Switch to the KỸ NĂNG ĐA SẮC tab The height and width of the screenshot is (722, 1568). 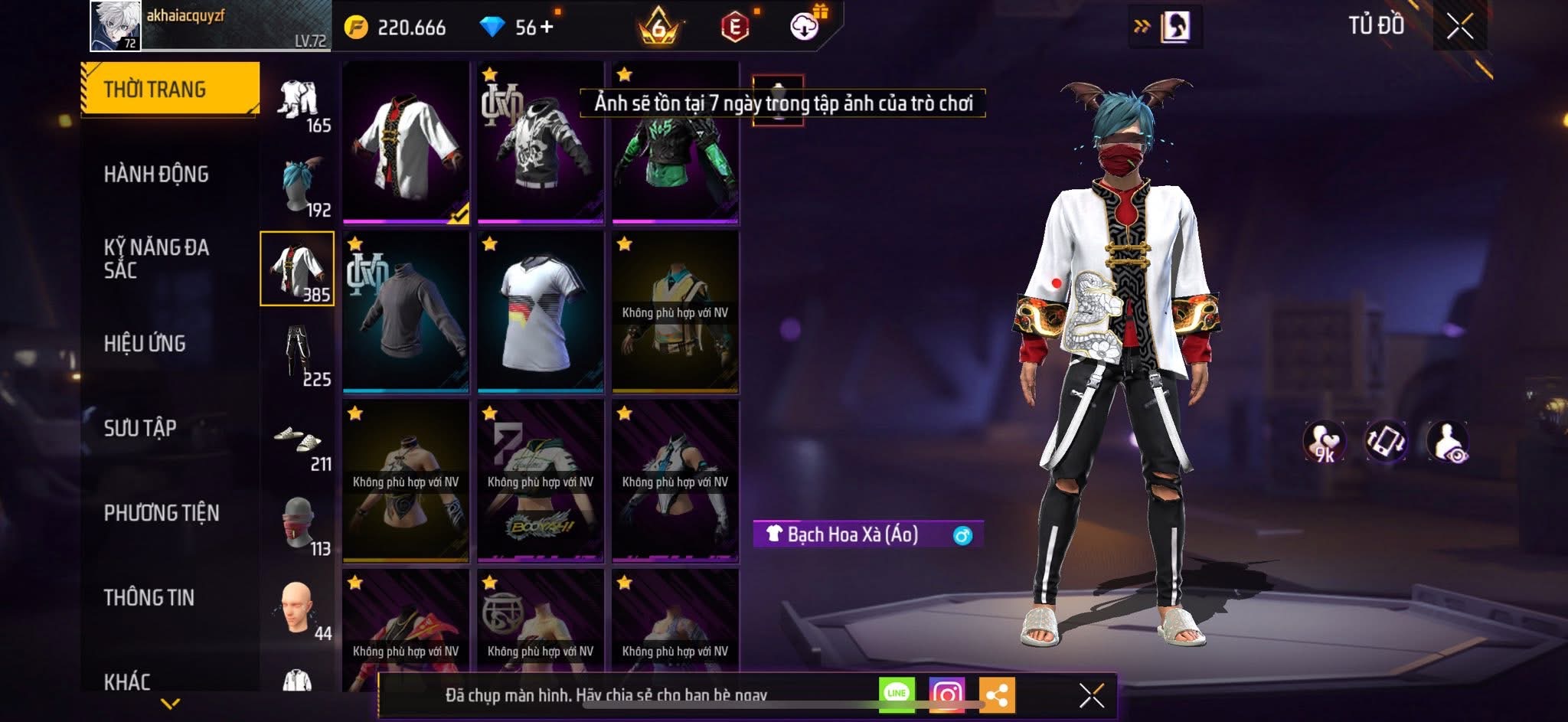point(156,259)
